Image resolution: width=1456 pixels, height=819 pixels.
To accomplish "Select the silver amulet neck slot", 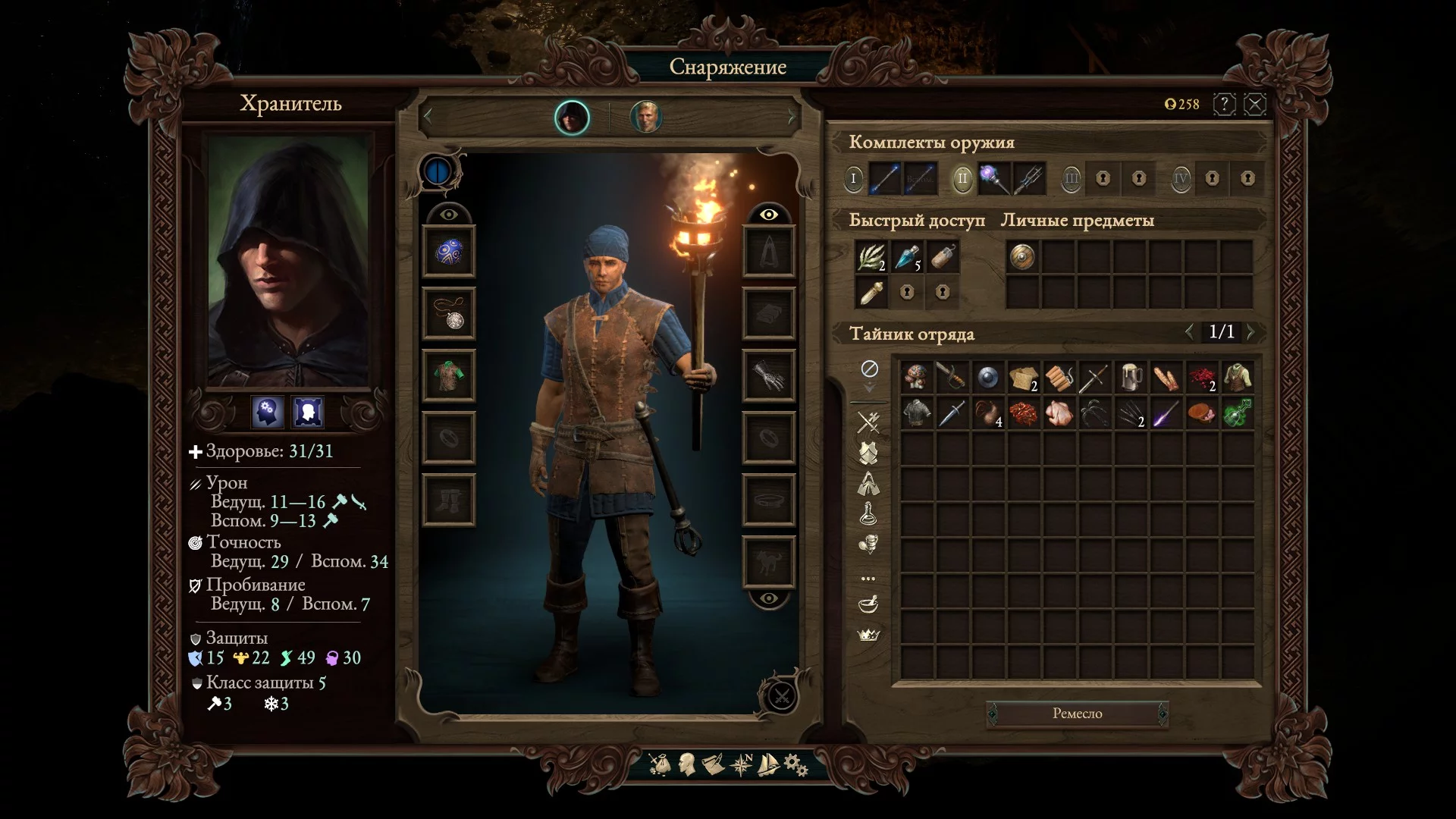I will (x=449, y=314).
